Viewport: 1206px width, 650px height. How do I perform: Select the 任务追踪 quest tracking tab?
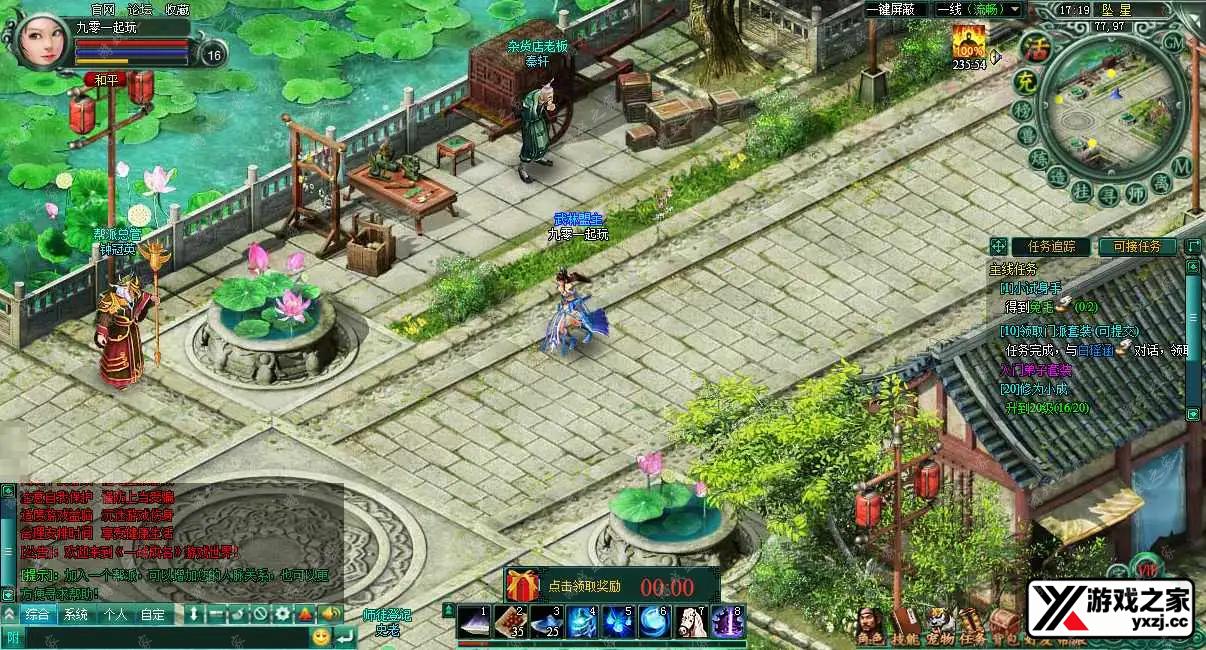click(1050, 246)
